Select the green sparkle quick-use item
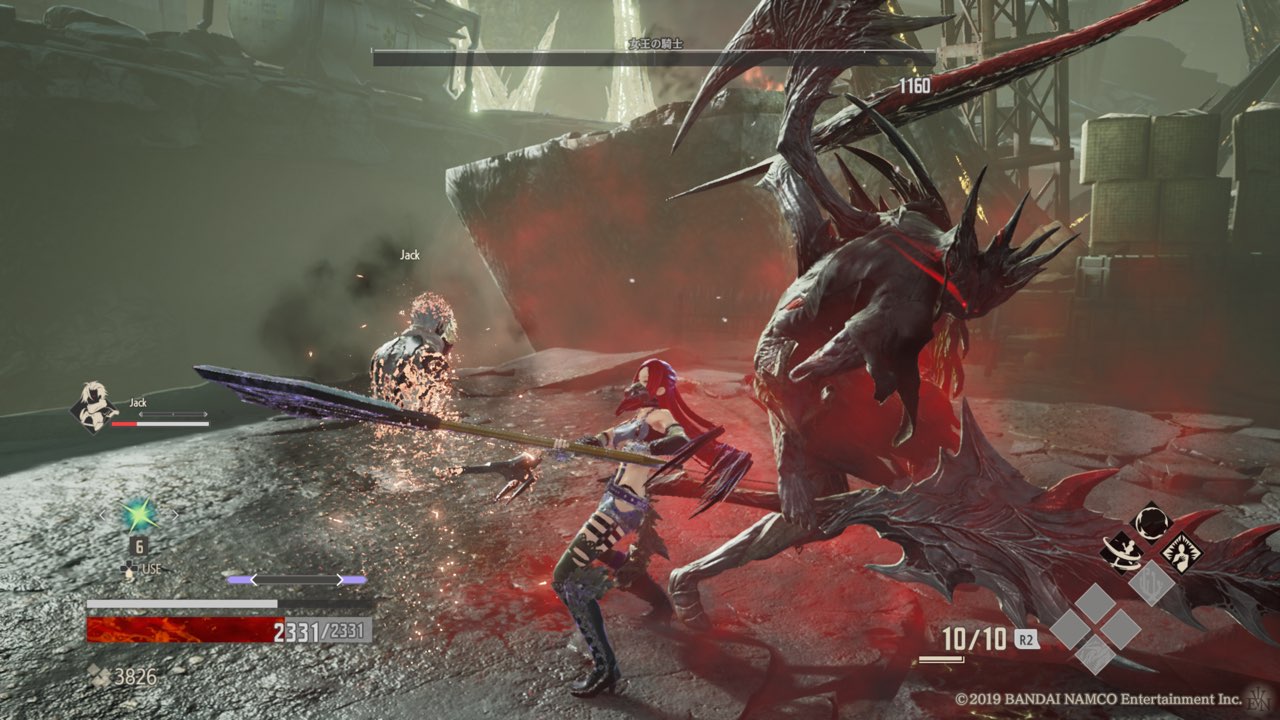 pos(138,515)
